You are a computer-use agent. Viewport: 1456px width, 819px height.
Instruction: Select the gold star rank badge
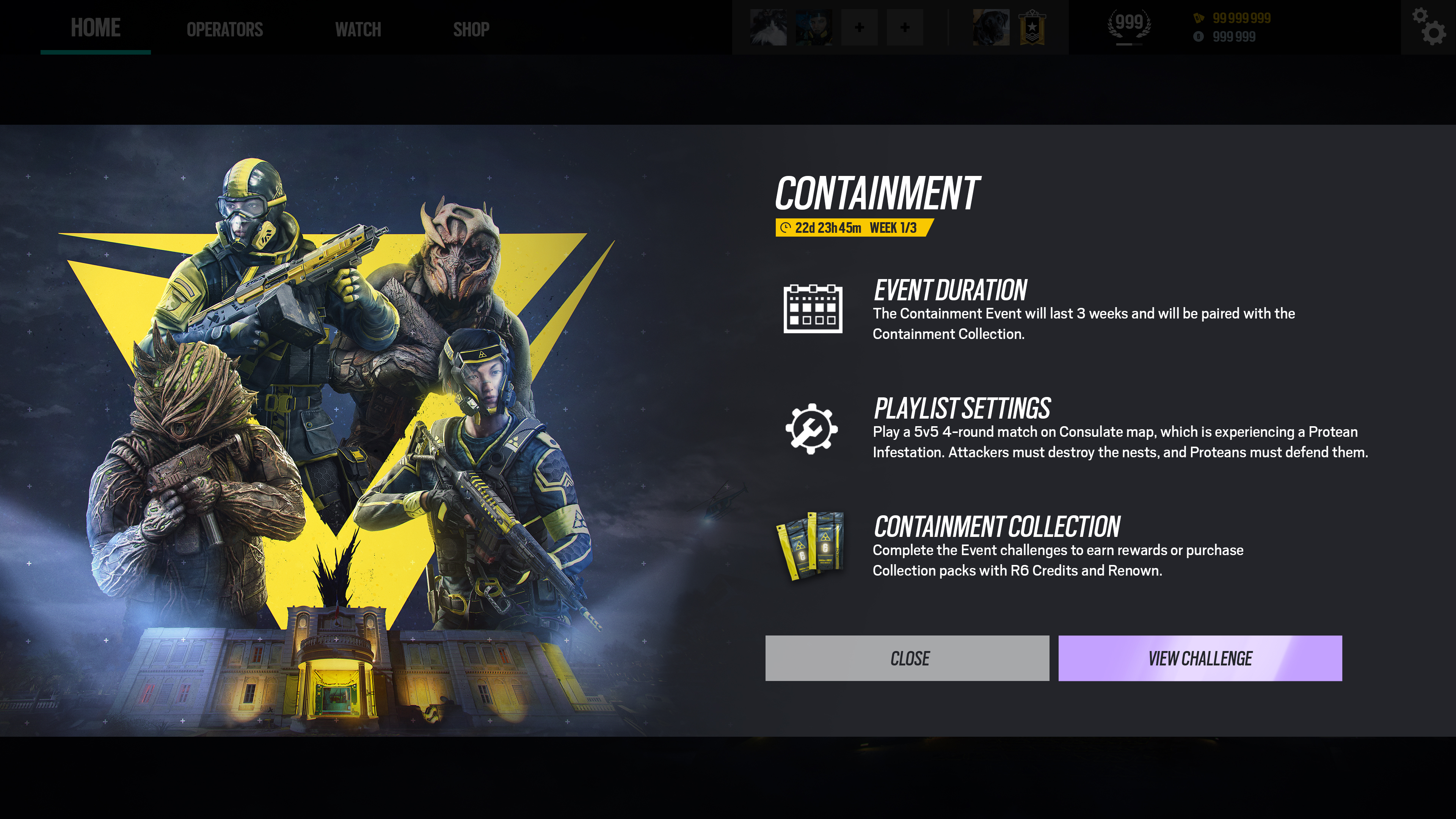point(1032,27)
